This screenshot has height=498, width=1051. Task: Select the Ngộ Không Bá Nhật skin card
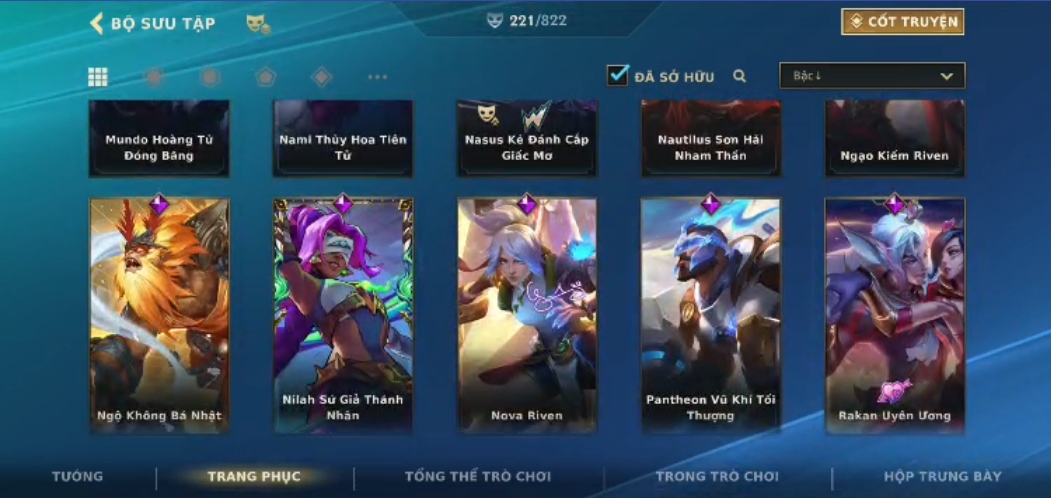(159, 315)
